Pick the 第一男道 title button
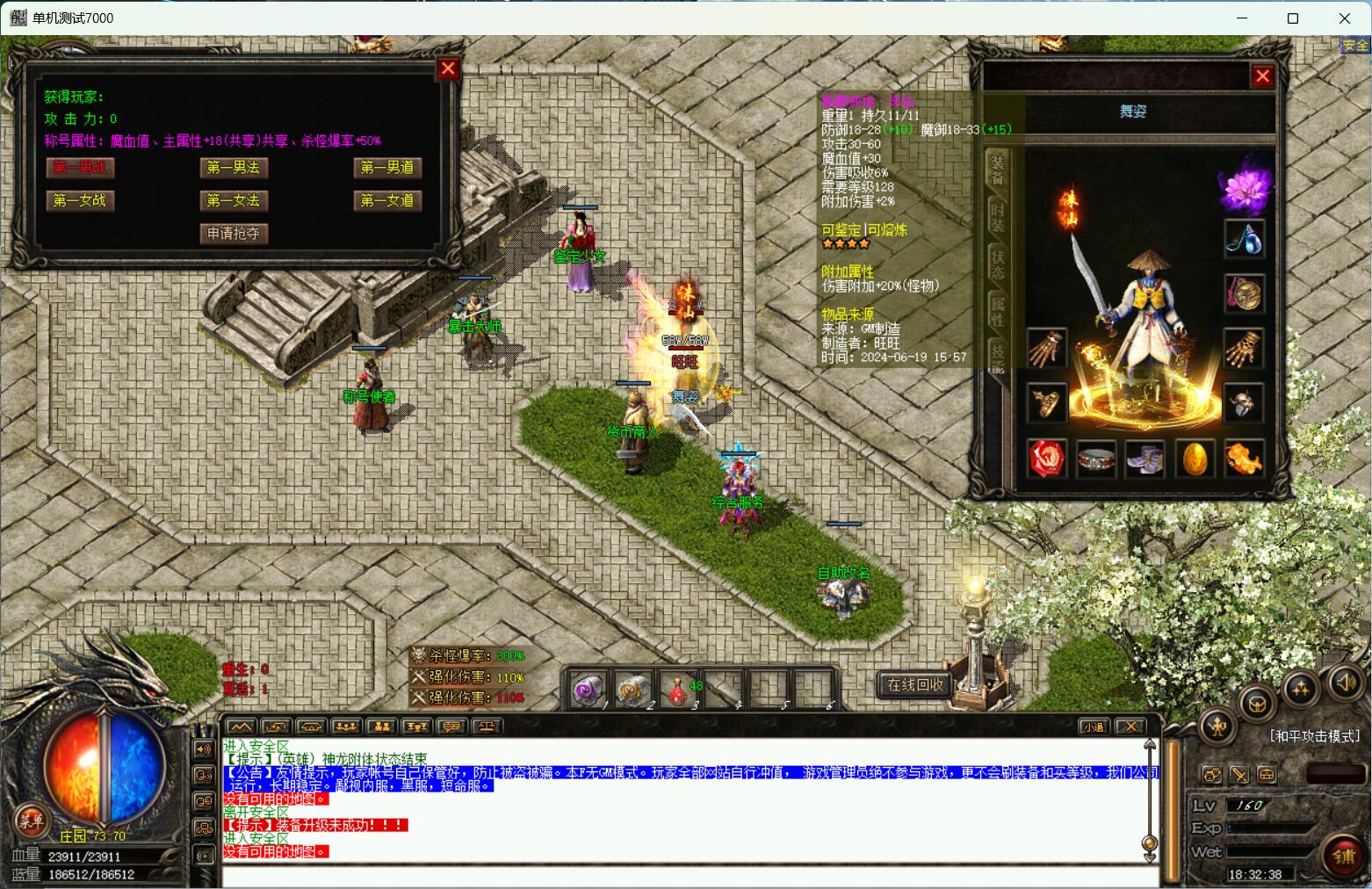The image size is (1372, 889). coord(387,167)
